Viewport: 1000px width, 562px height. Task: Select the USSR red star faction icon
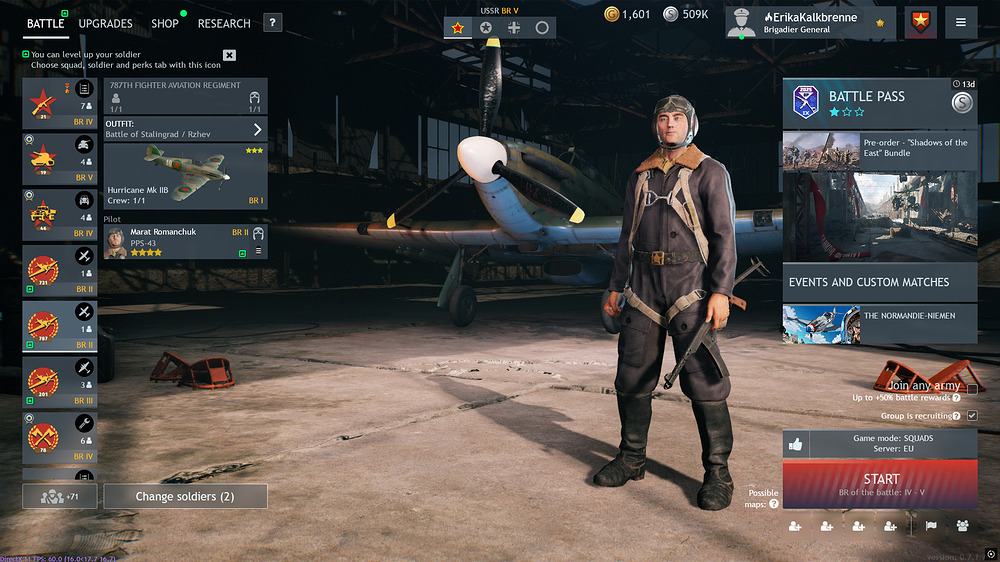(x=458, y=28)
